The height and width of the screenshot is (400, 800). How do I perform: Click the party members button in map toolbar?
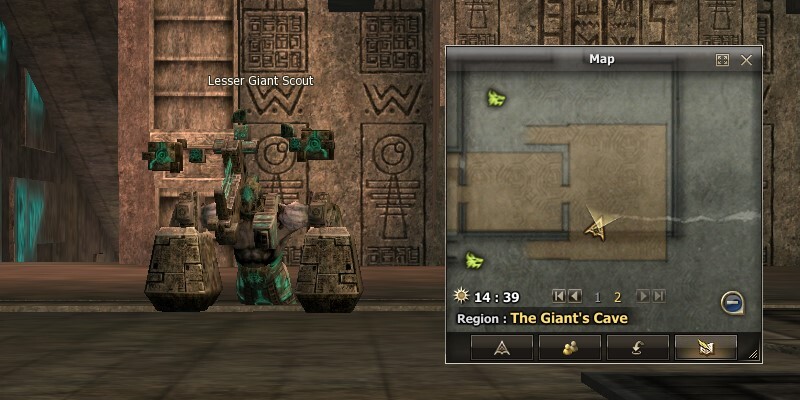click(x=570, y=347)
